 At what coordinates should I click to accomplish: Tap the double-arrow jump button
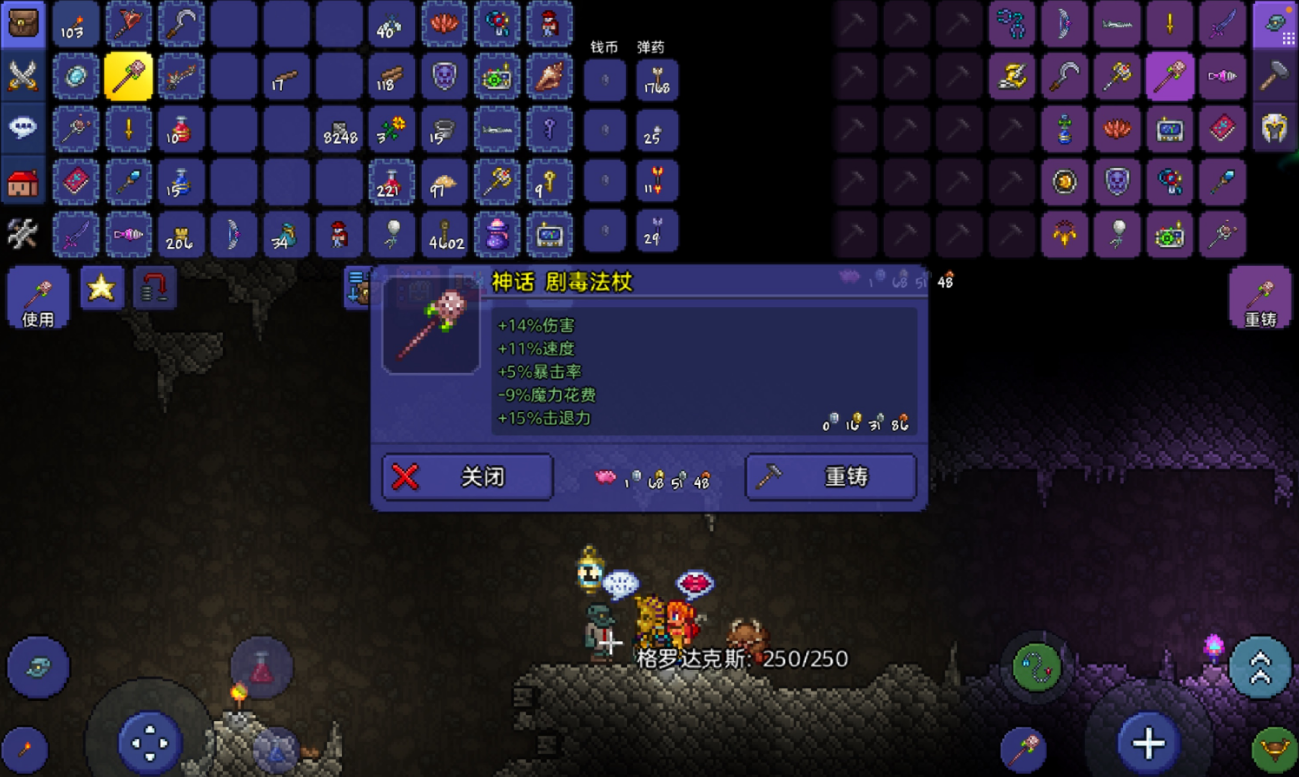click(1259, 667)
